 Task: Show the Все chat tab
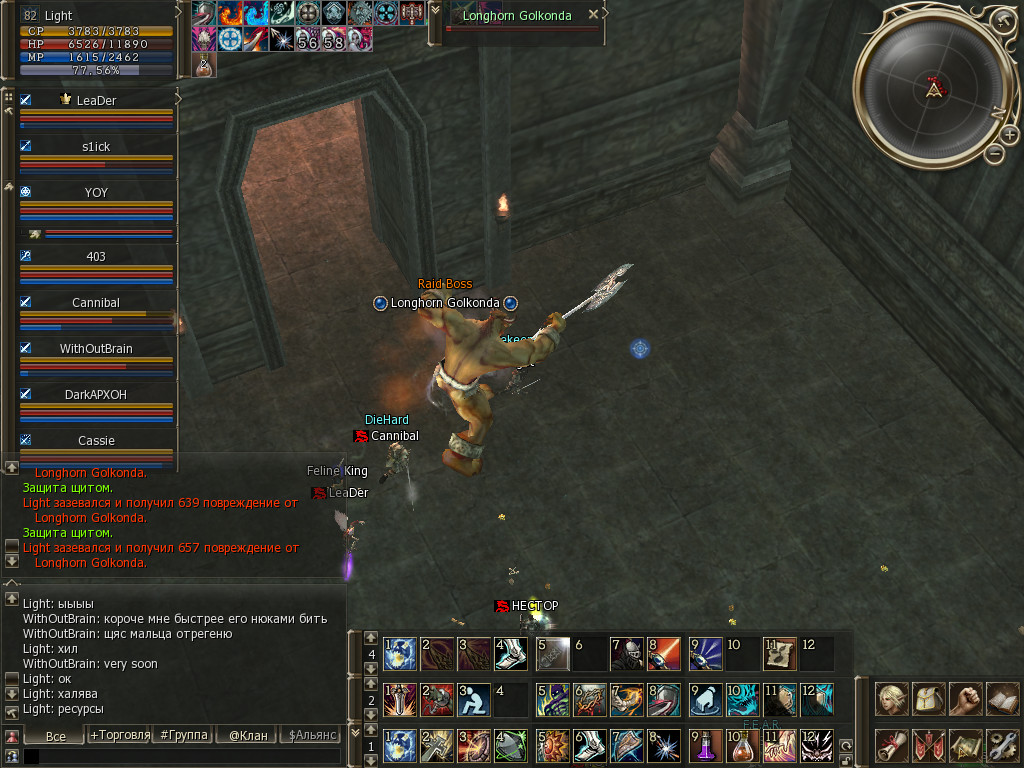point(56,735)
